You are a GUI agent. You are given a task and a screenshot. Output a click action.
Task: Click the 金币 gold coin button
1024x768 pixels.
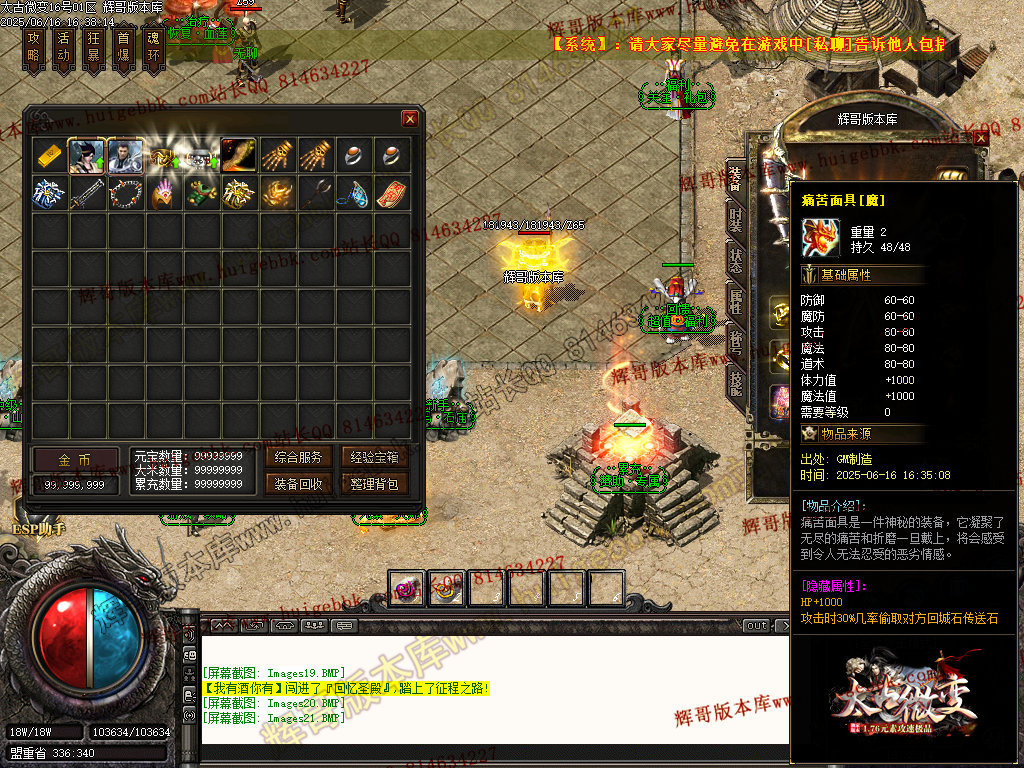(74, 460)
